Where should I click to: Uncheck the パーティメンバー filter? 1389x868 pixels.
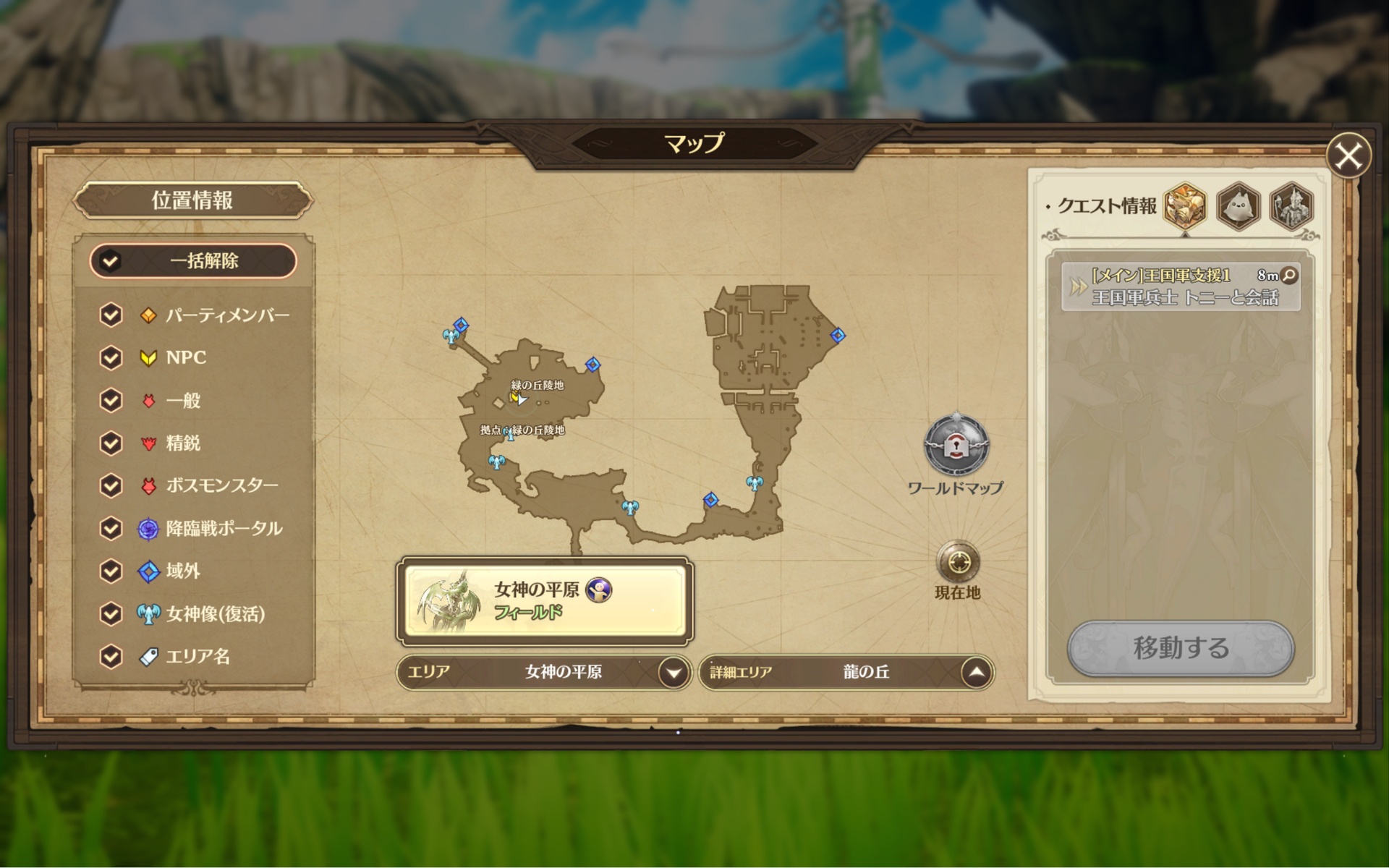pos(111,315)
